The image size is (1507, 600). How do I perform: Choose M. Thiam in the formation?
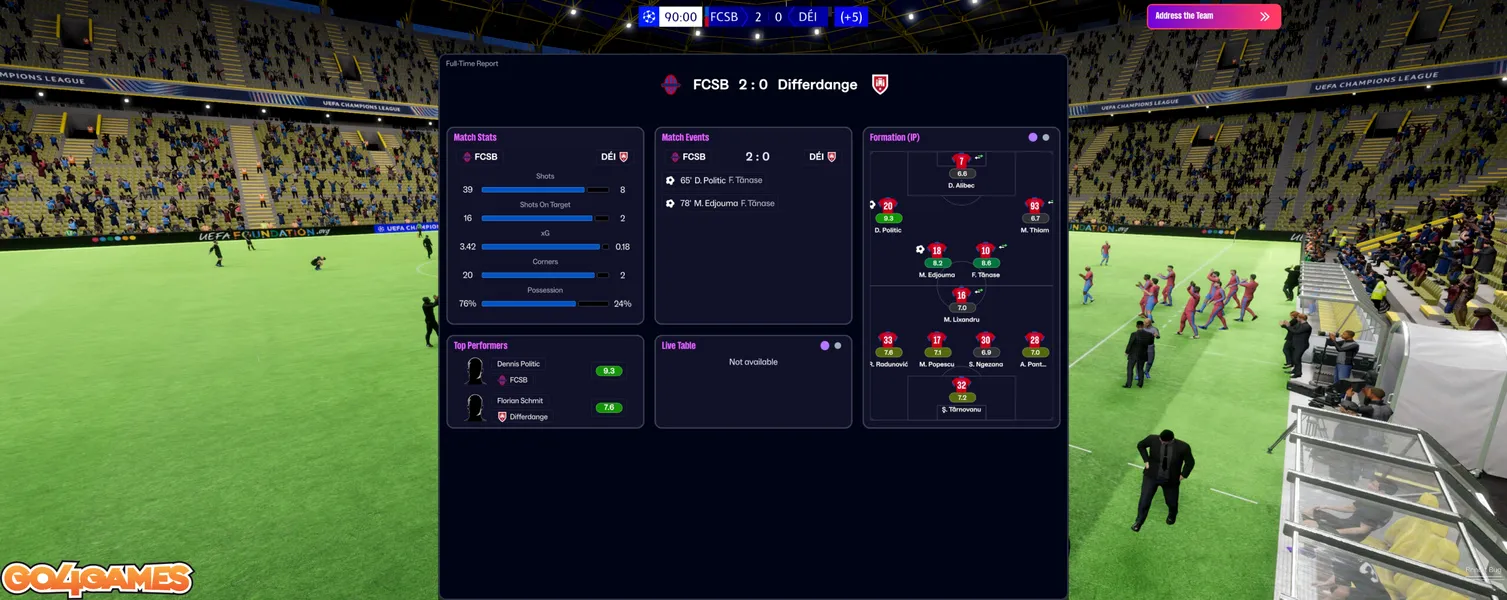(1034, 206)
